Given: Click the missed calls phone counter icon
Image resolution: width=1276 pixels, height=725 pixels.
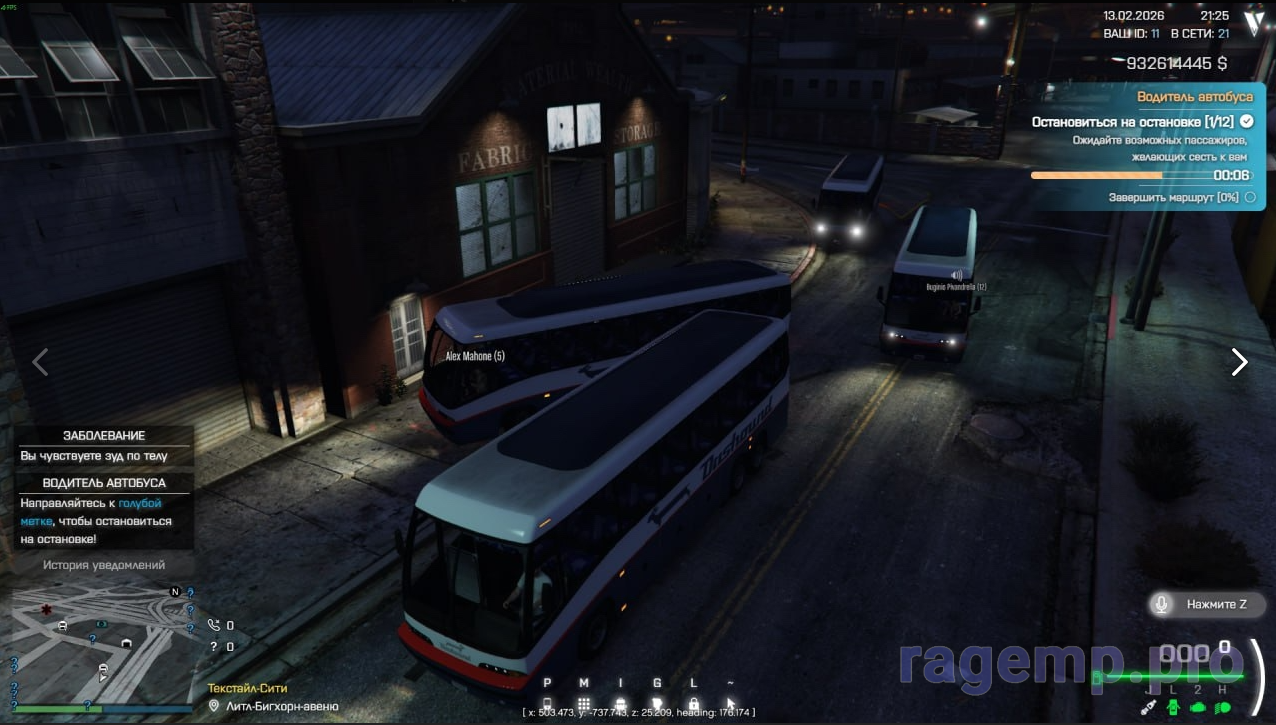Looking at the screenshot, I should point(213,625).
